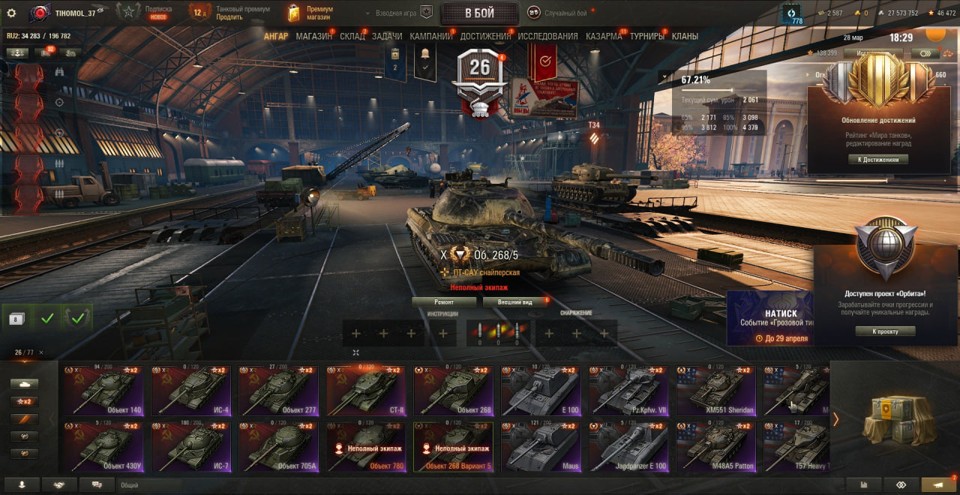Go to the КАМПАНИИ tab
The image size is (960, 495).
[431, 36]
